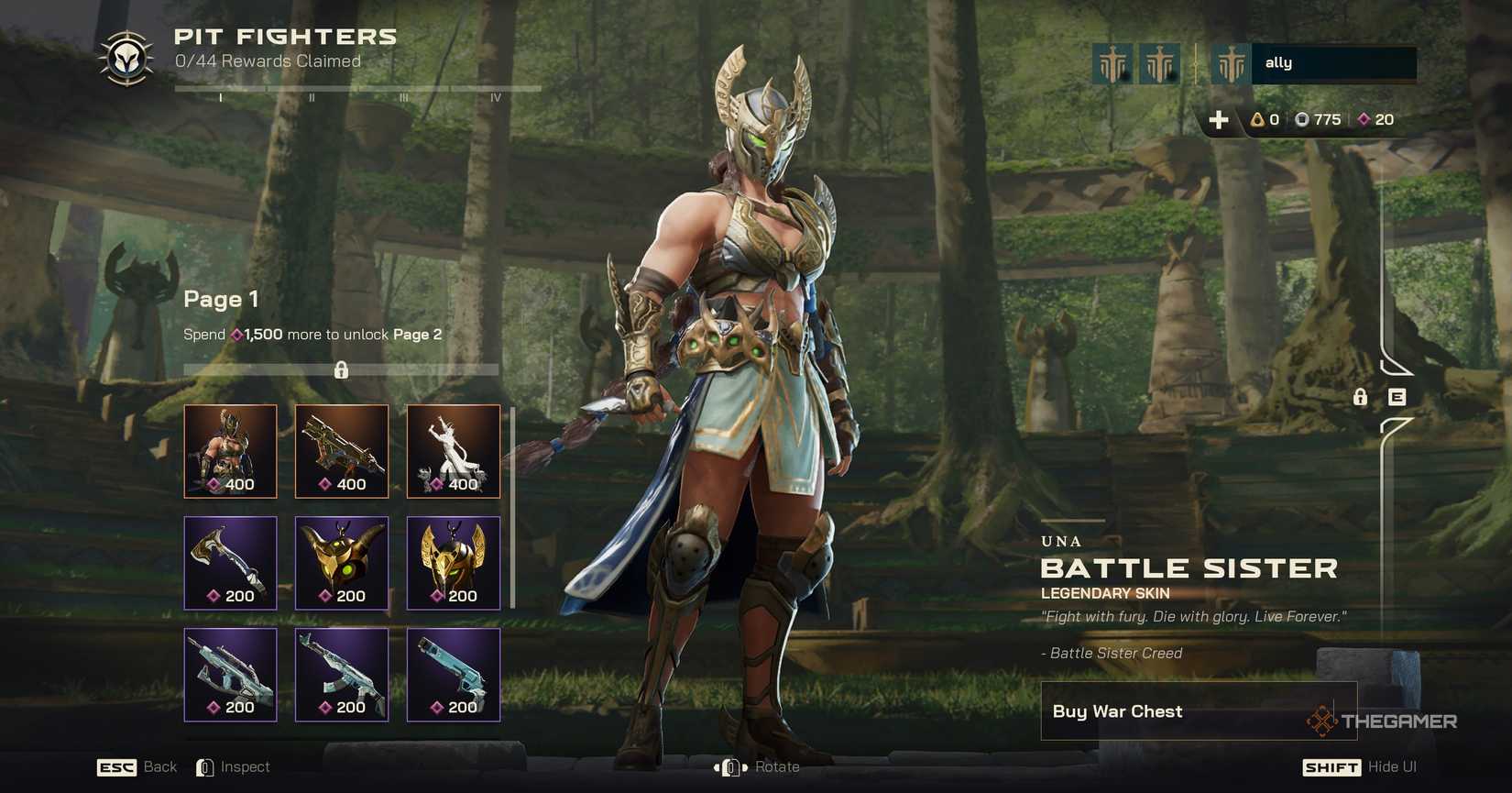Expand page section IV on the progress bar
The image size is (1512, 793).
[x=497, y=94]
